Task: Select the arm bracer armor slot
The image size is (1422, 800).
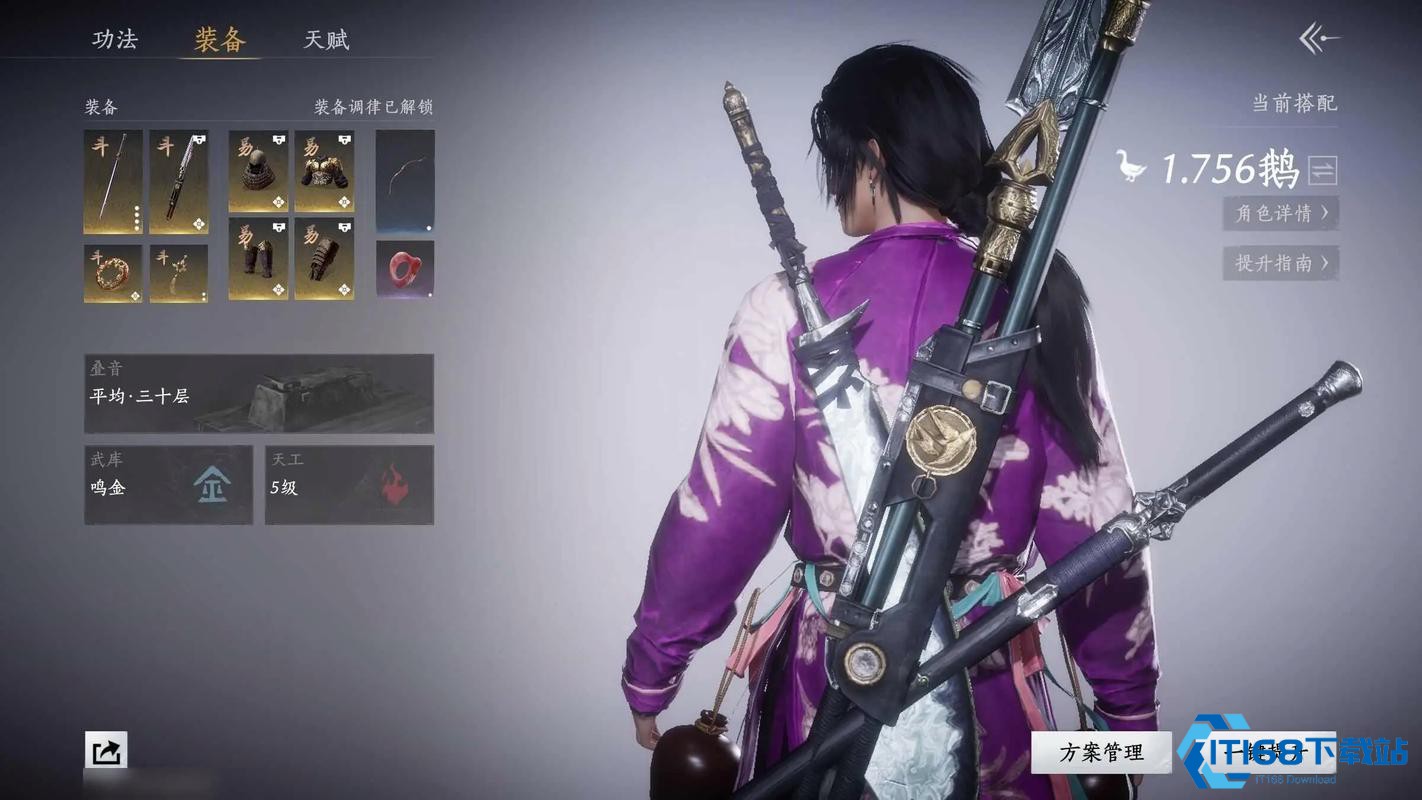Action: [x=324, y=259]
